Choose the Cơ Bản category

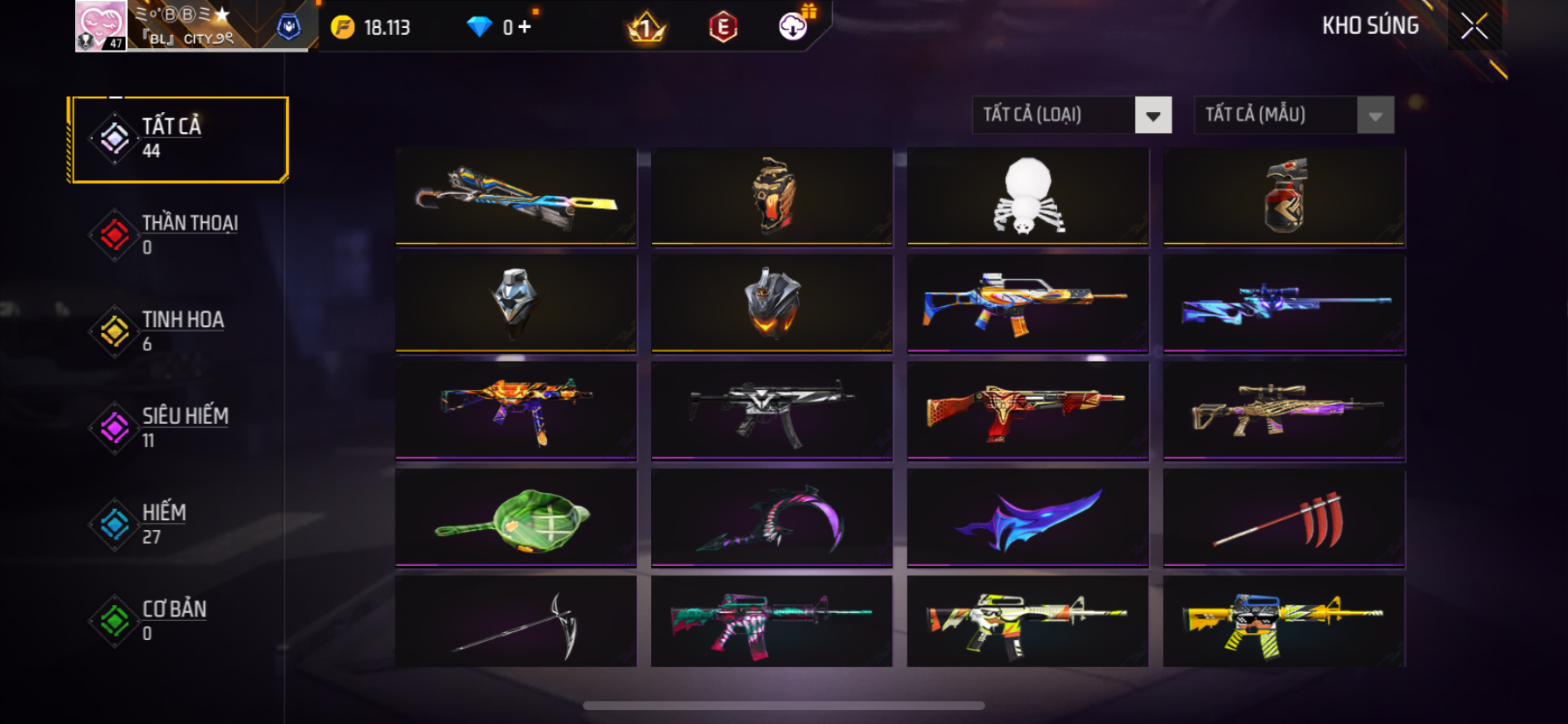tap(179, 620)
